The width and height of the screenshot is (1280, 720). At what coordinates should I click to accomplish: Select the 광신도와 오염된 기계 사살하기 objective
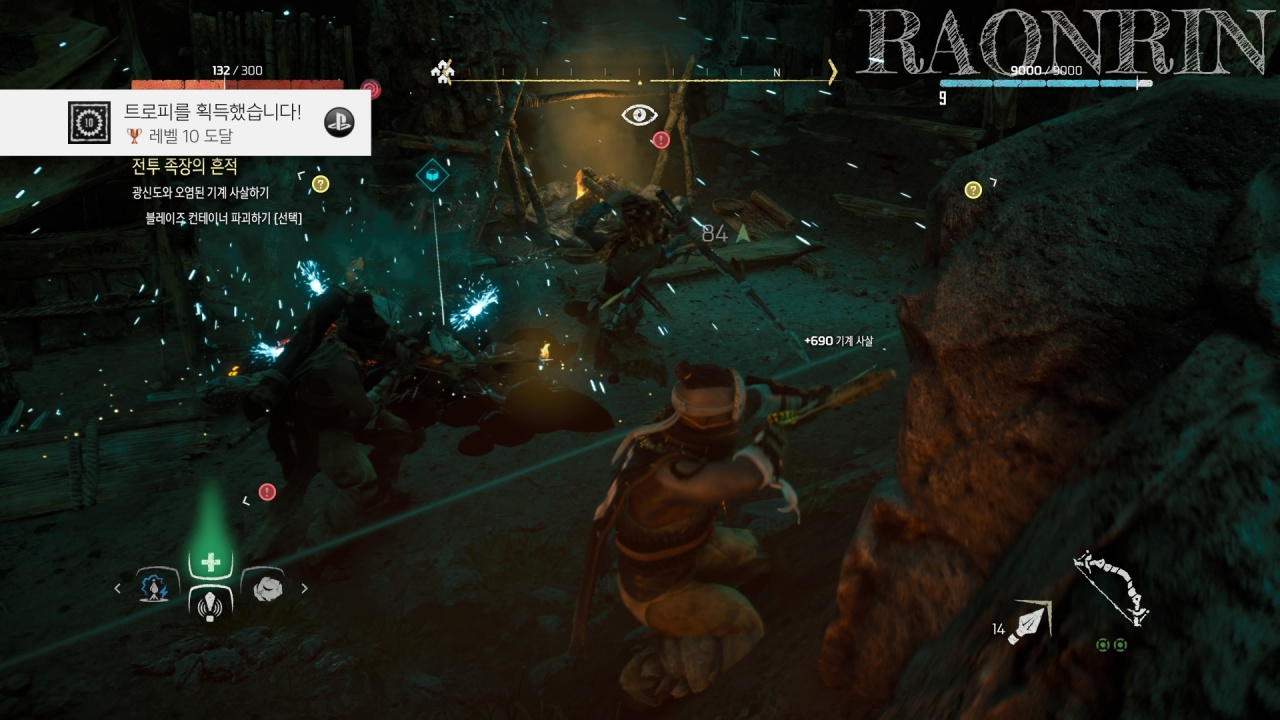[200, 192]
